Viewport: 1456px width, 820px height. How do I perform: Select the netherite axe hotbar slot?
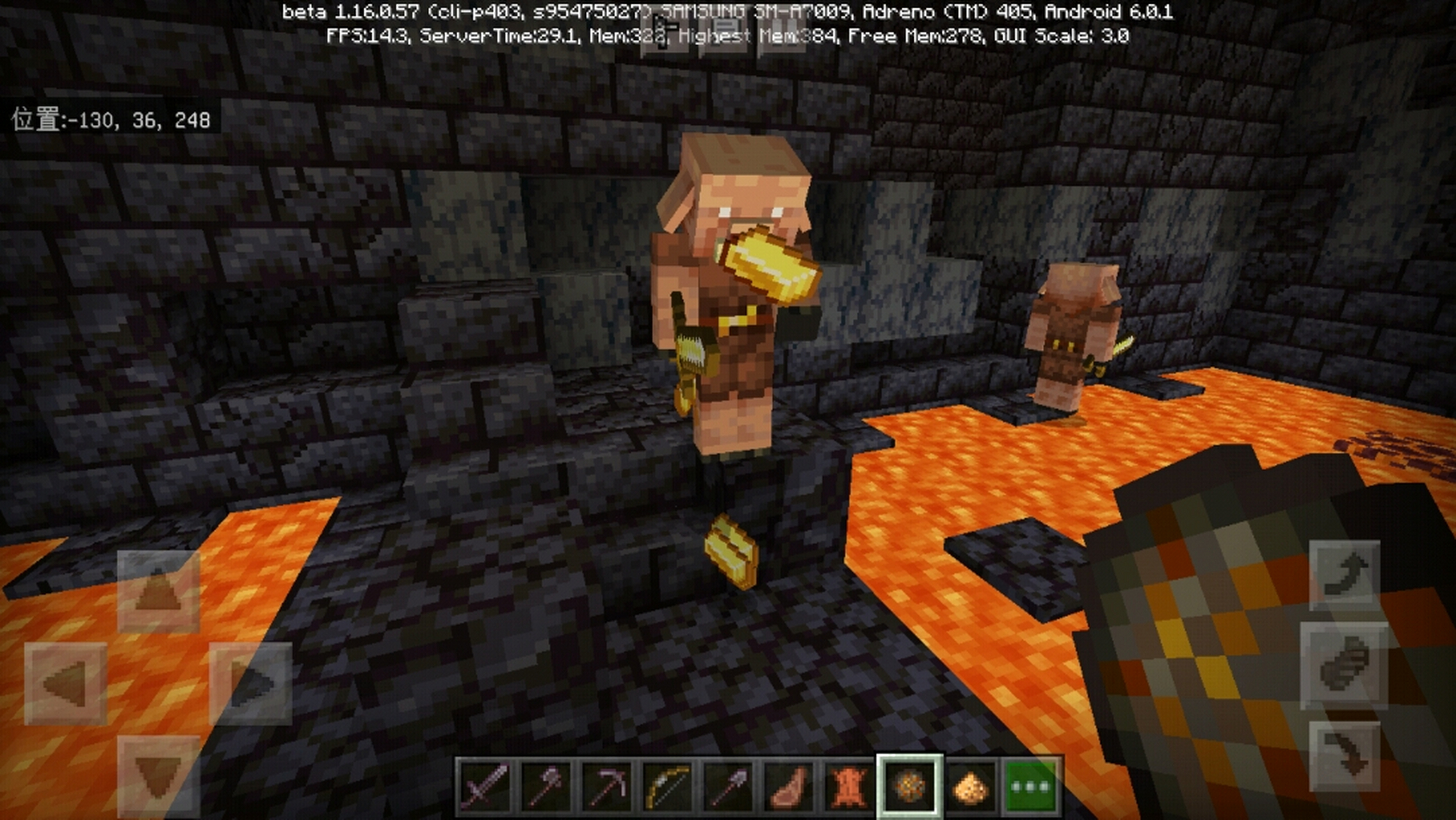(x=546, y=785)
